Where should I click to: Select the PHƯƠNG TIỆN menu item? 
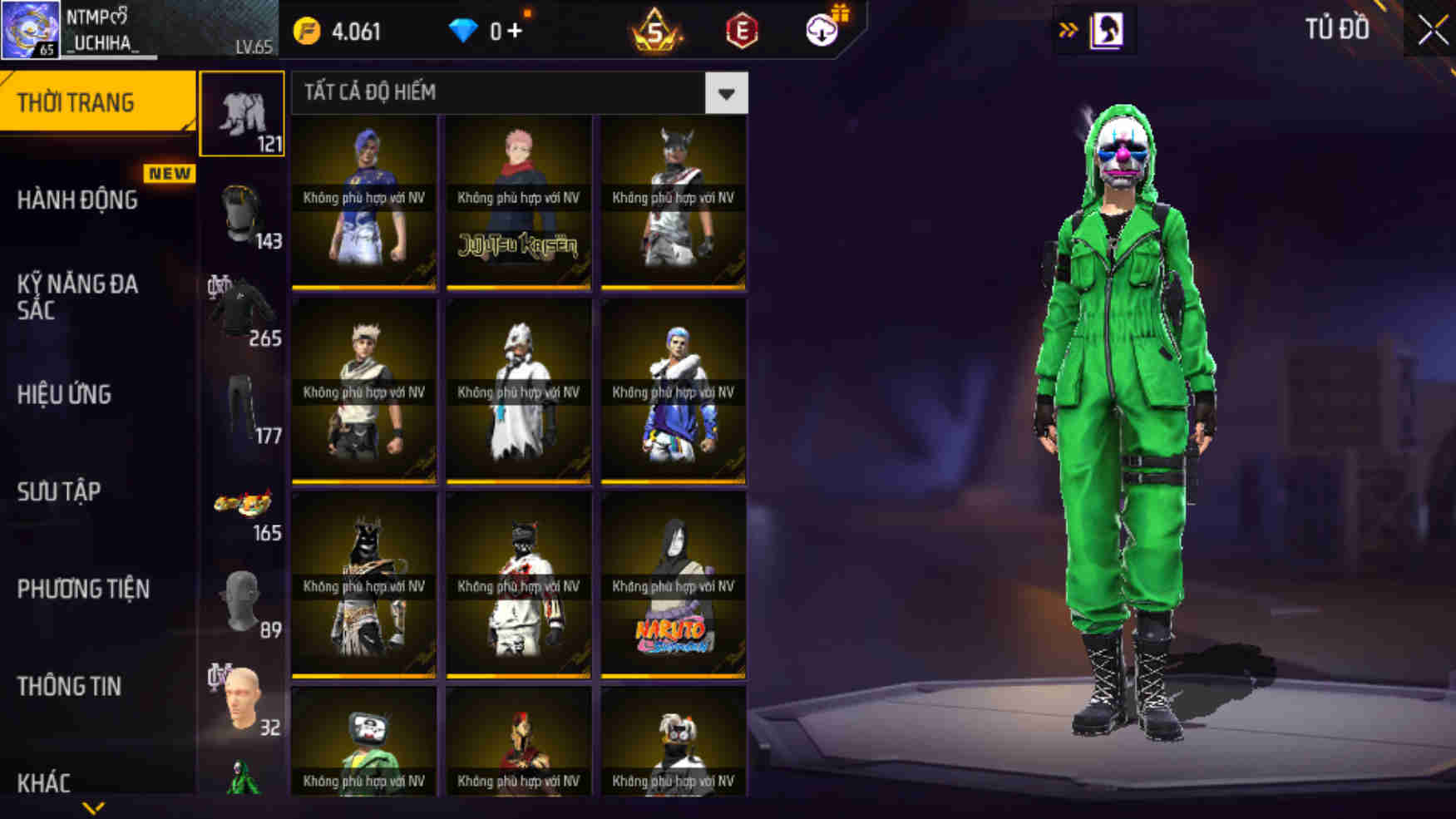(x=83, y=589)
